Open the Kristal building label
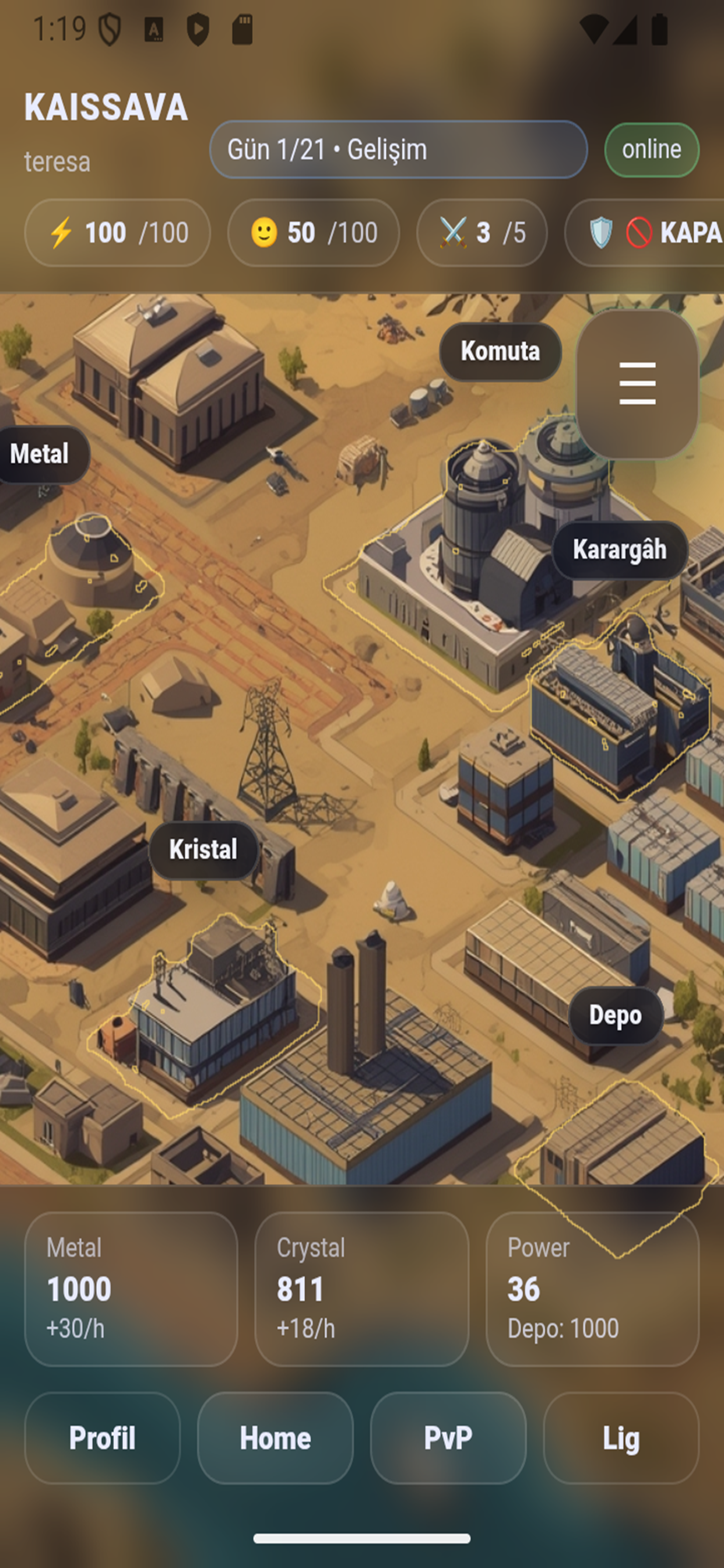Viewport: 724px width, 1568px height. [203, 850]
